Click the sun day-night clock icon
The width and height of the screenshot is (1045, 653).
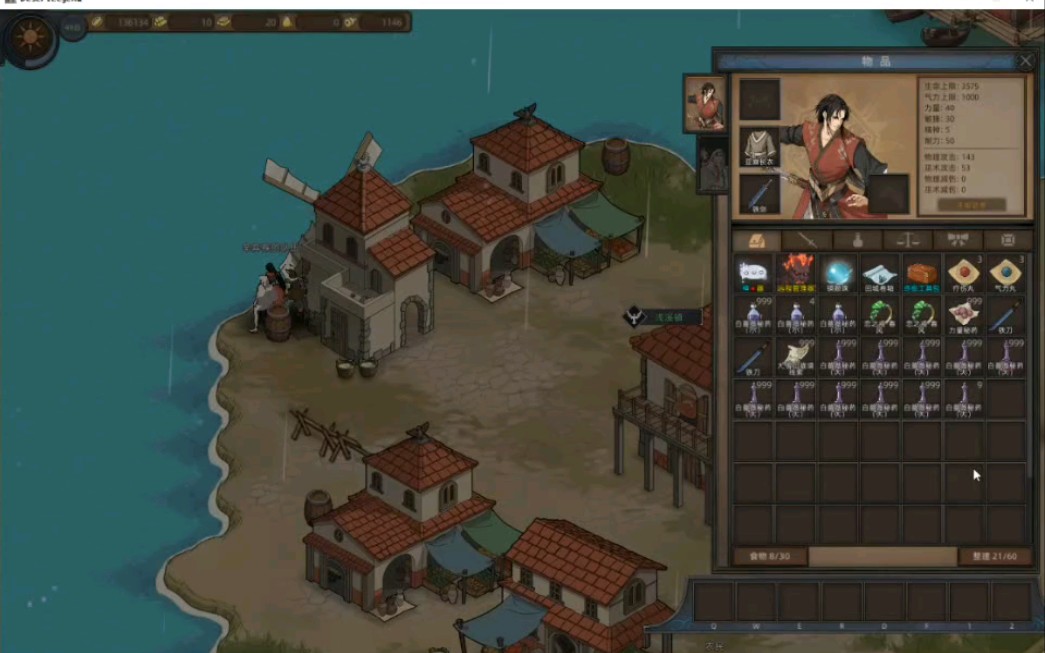(x=29, y=38)
